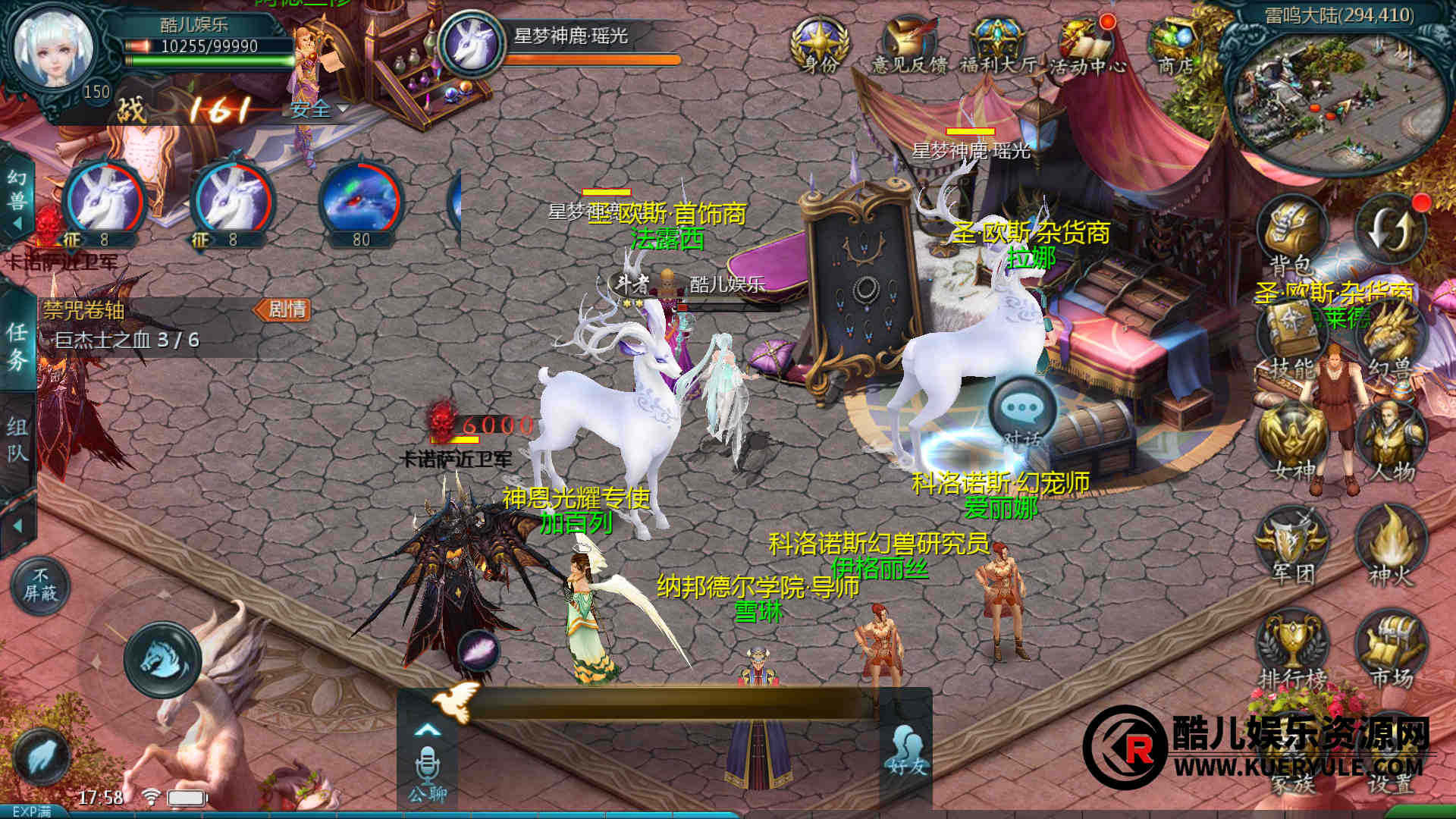Open the 好友 friends list
The image size is (1456, 819).
(907, 751)
